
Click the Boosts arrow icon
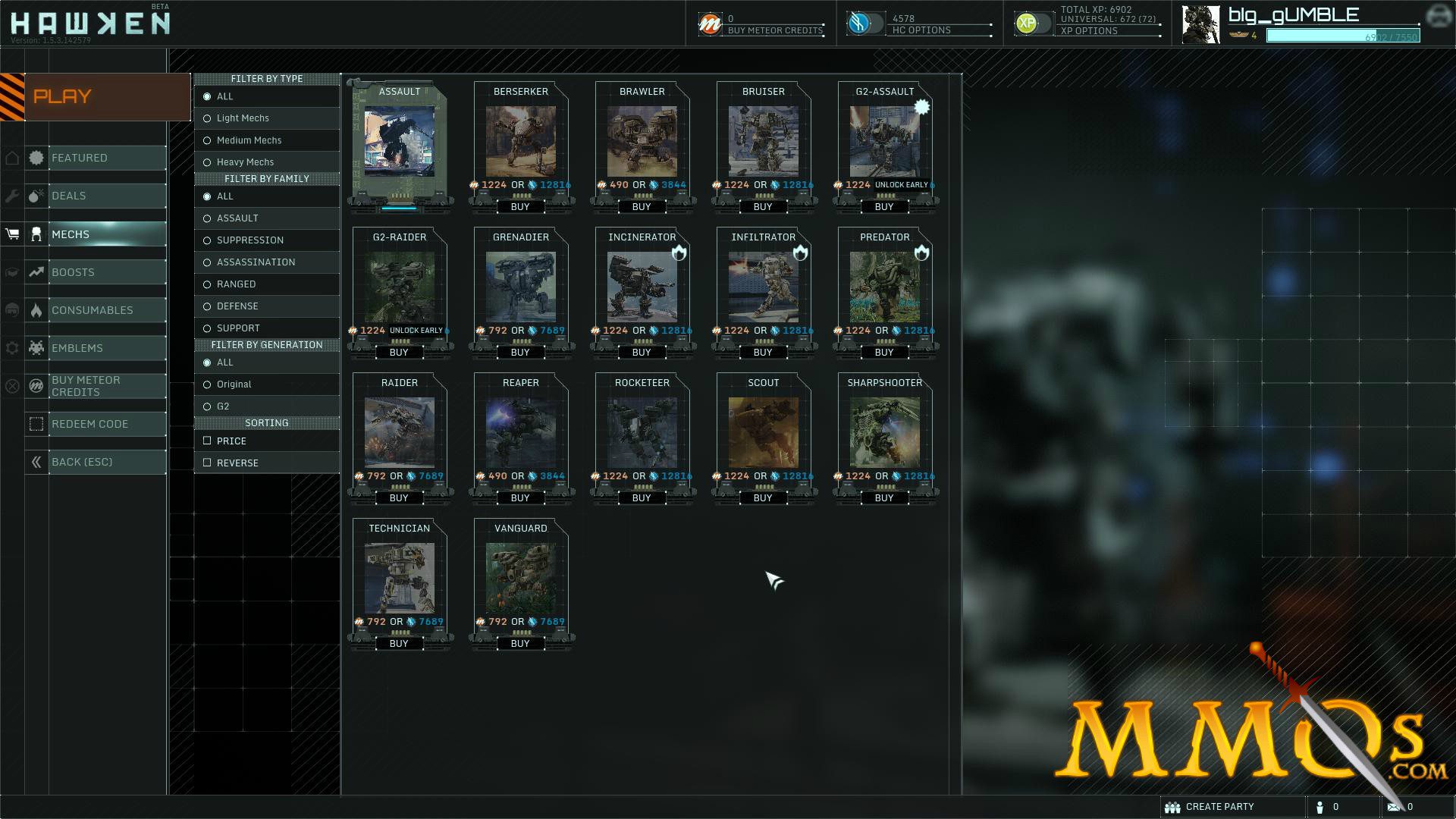[x=36, y=271]
